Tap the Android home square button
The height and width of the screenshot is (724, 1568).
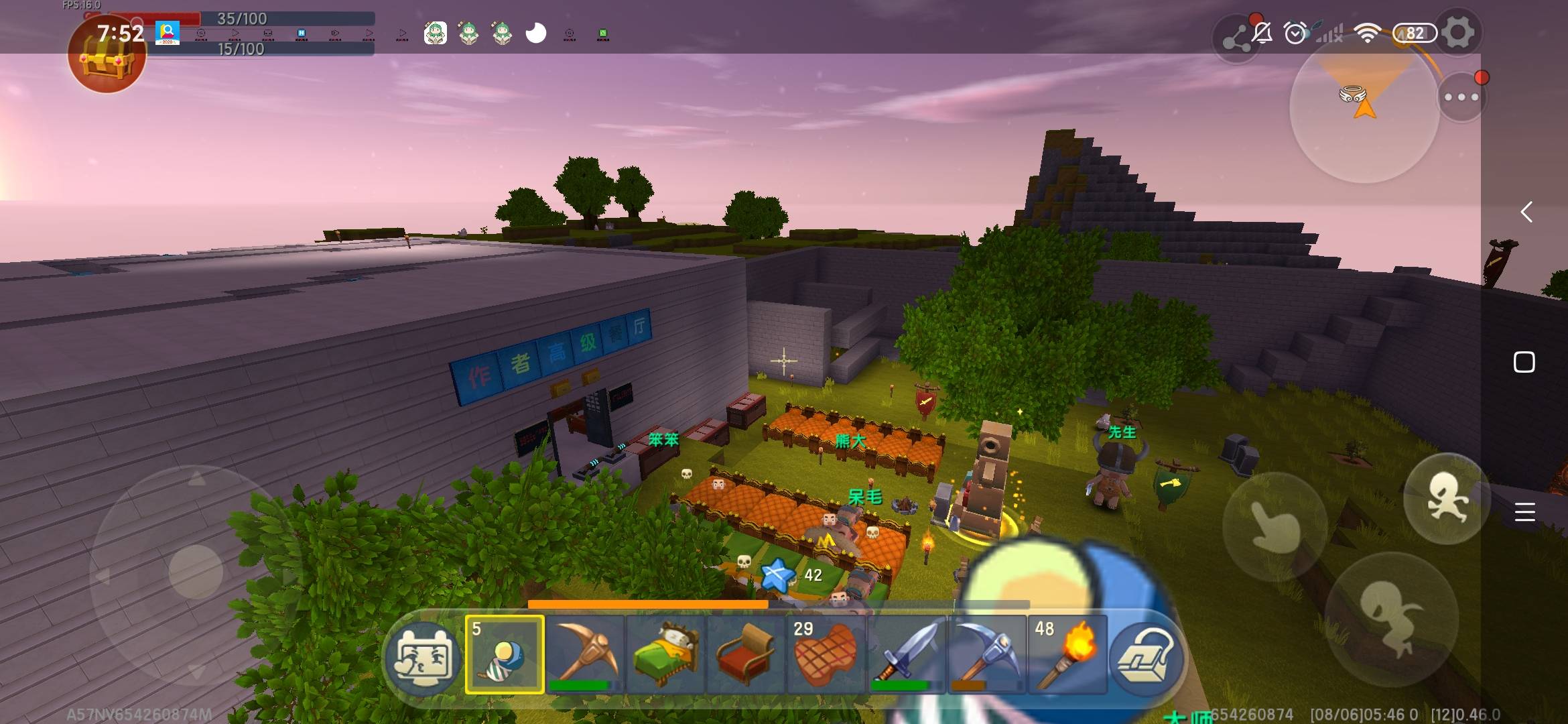click(1524, 362)
